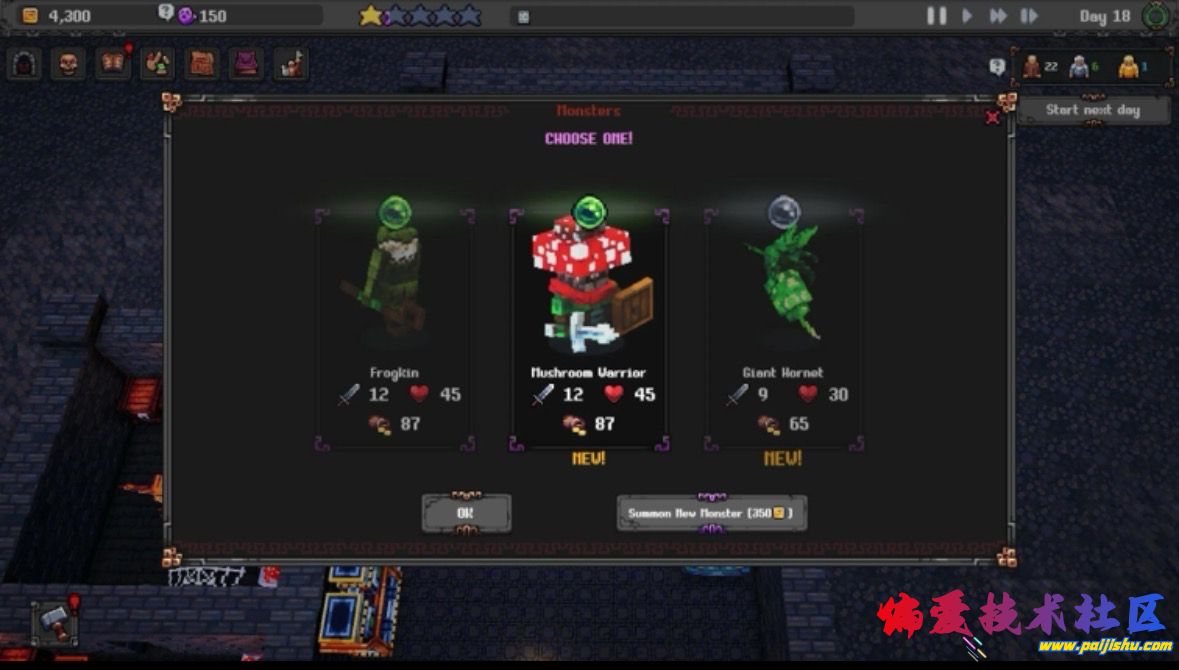Viewport: 1179px width, 670px height.
Task: Open the dungeon gate archway icon
Action: pos(24,64)
